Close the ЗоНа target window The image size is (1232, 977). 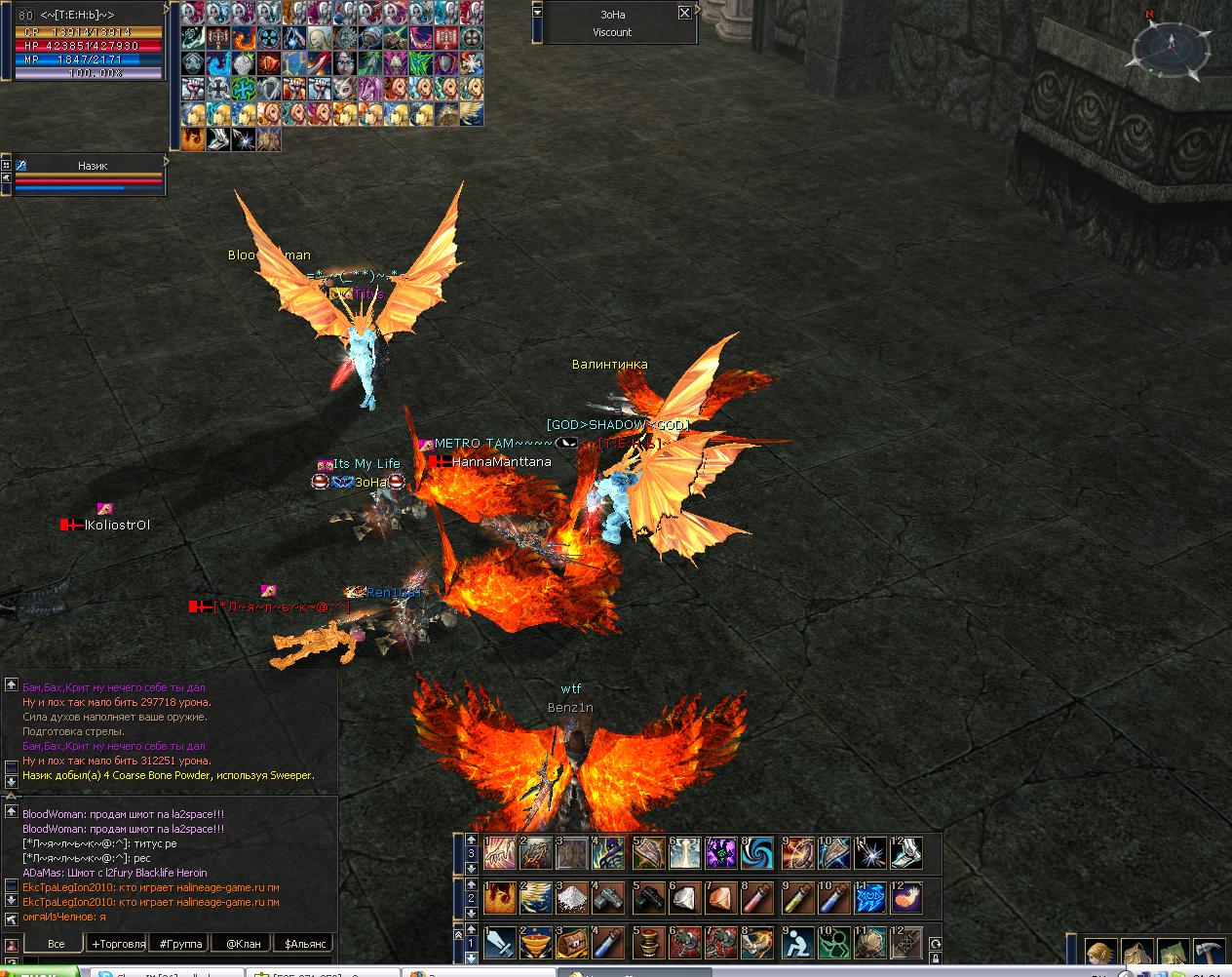click(684, 13)
